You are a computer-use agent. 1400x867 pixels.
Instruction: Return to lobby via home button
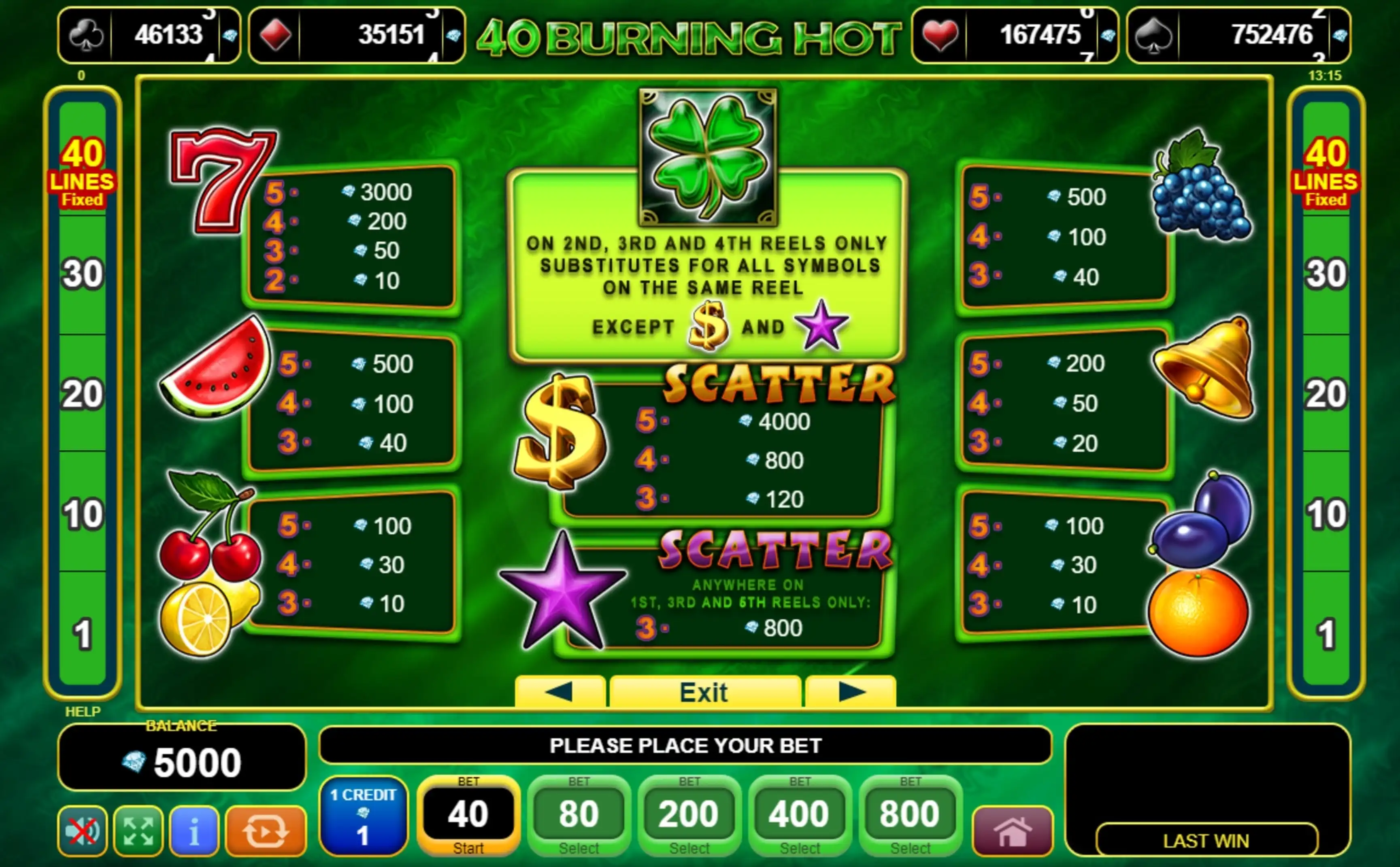point(1012,831)
